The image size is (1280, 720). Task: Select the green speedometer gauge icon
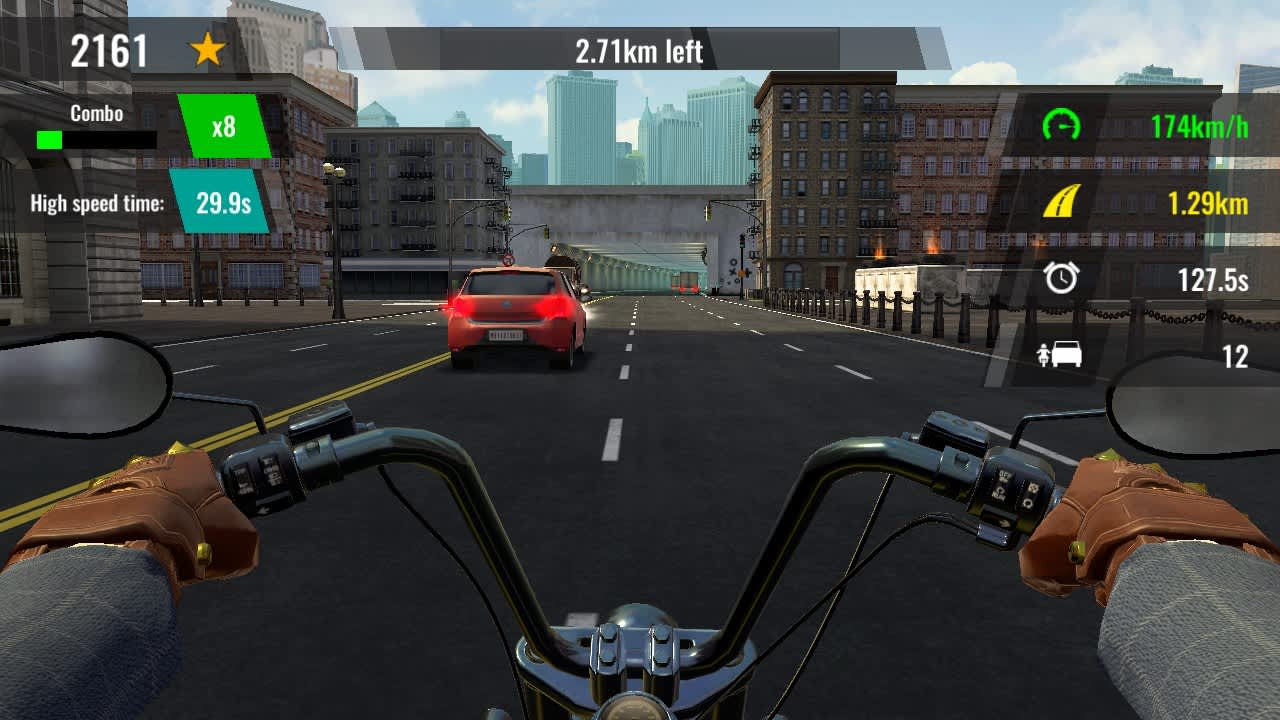(1062, 126)
